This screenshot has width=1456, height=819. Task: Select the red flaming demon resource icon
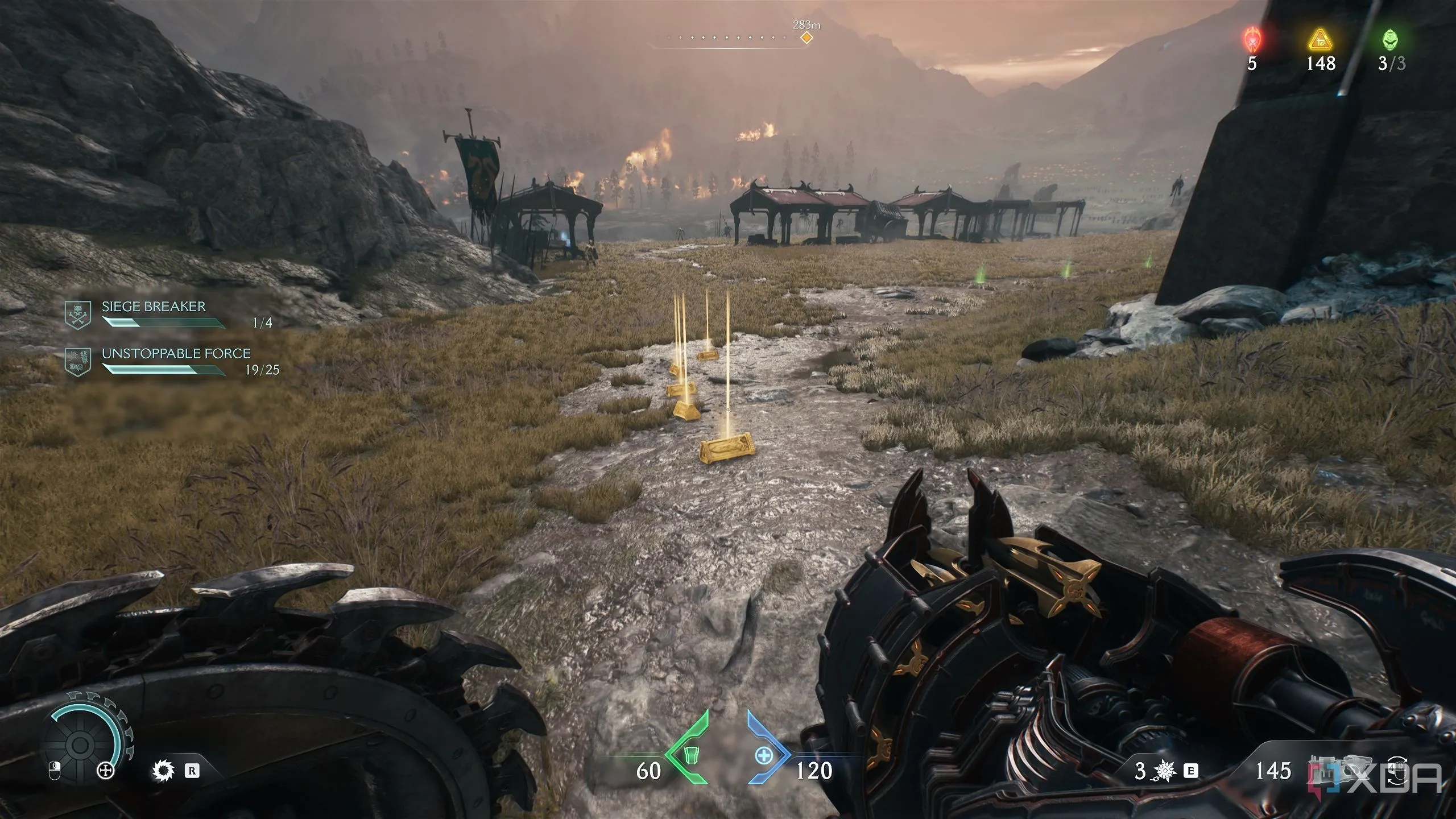[x=1252, y=40]
